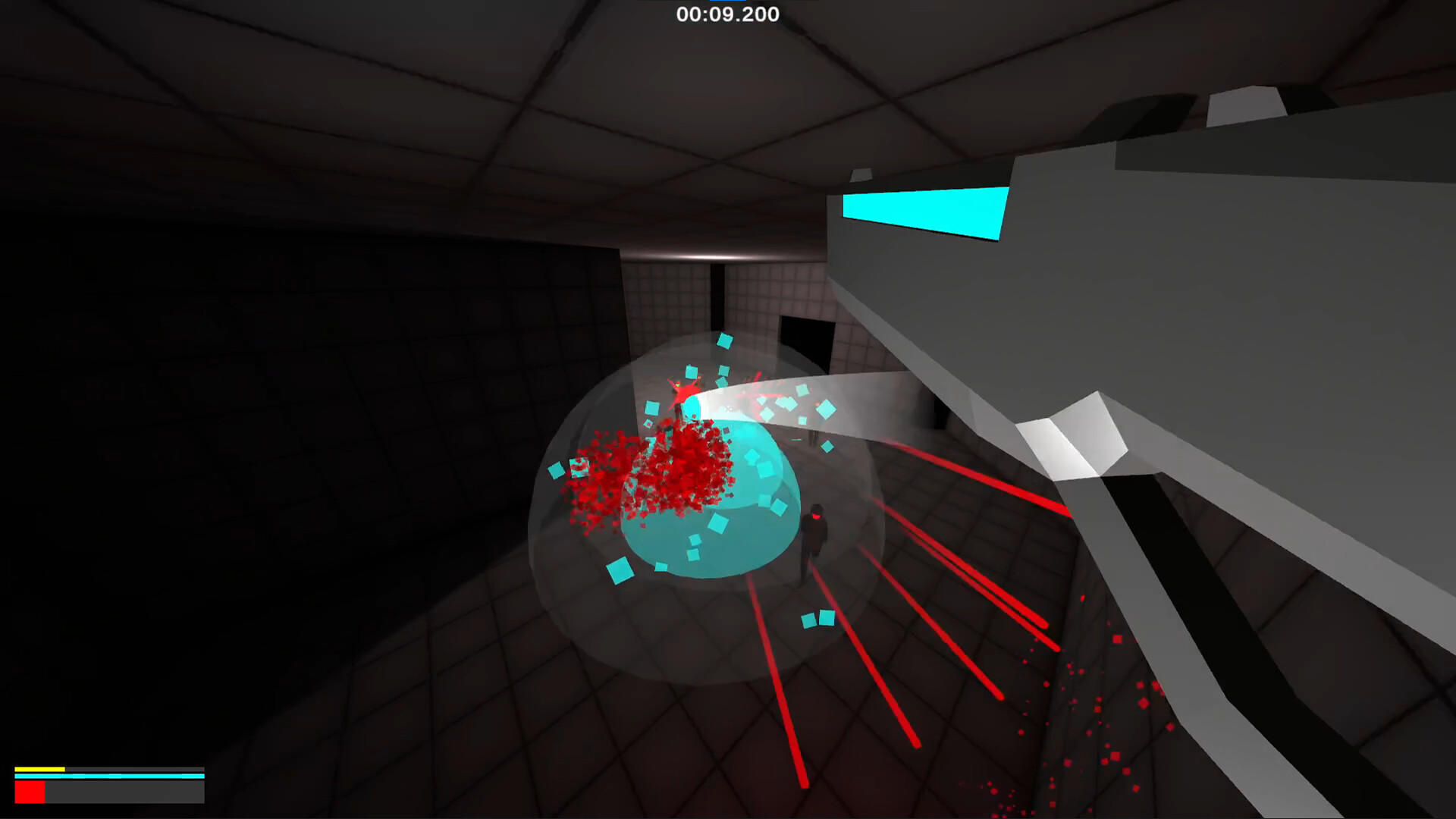This screenshot has height=819, width=1456.
Task: Click the crosshair at screen center
Action: pos(728,409)
